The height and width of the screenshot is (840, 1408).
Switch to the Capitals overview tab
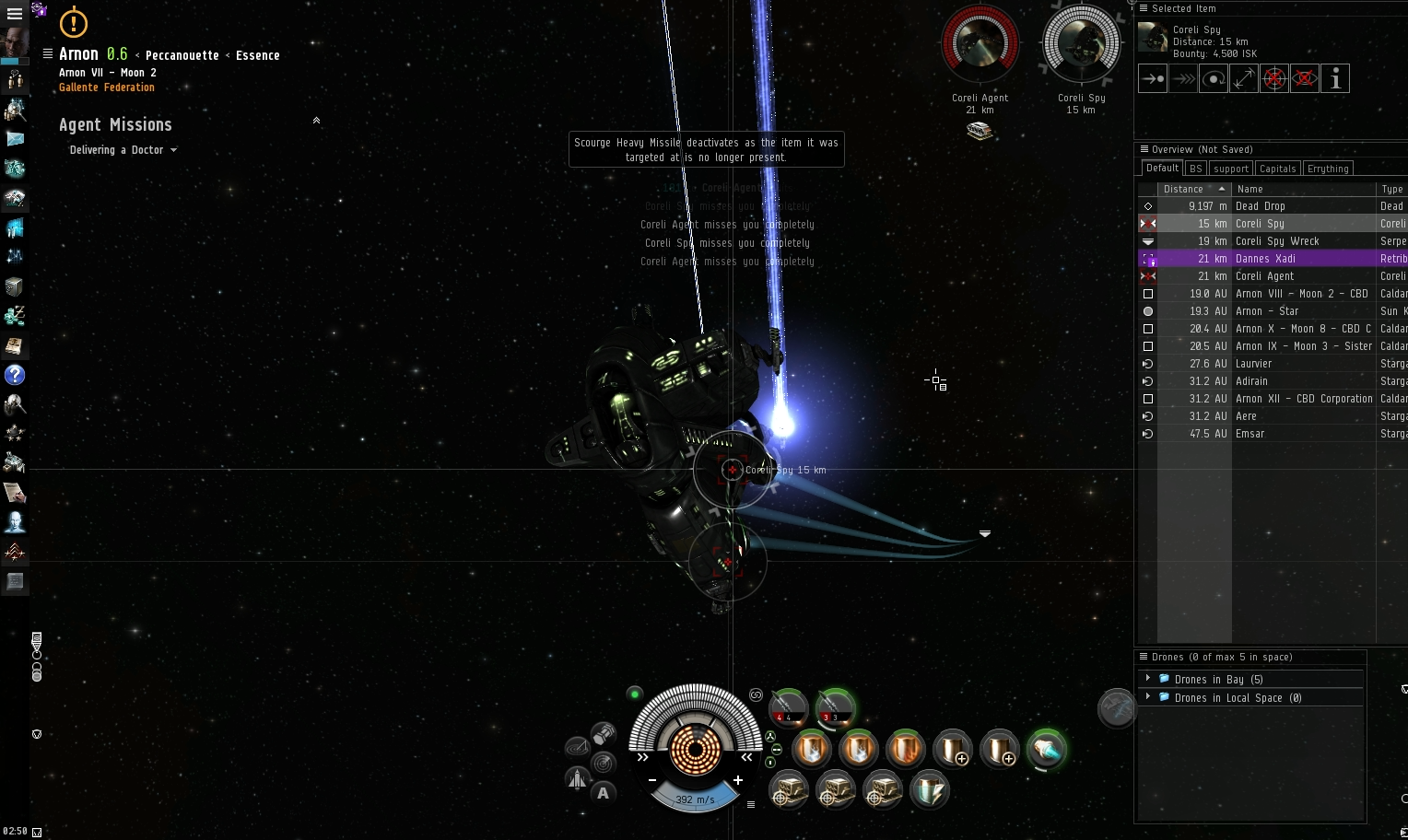[1277, 168]
